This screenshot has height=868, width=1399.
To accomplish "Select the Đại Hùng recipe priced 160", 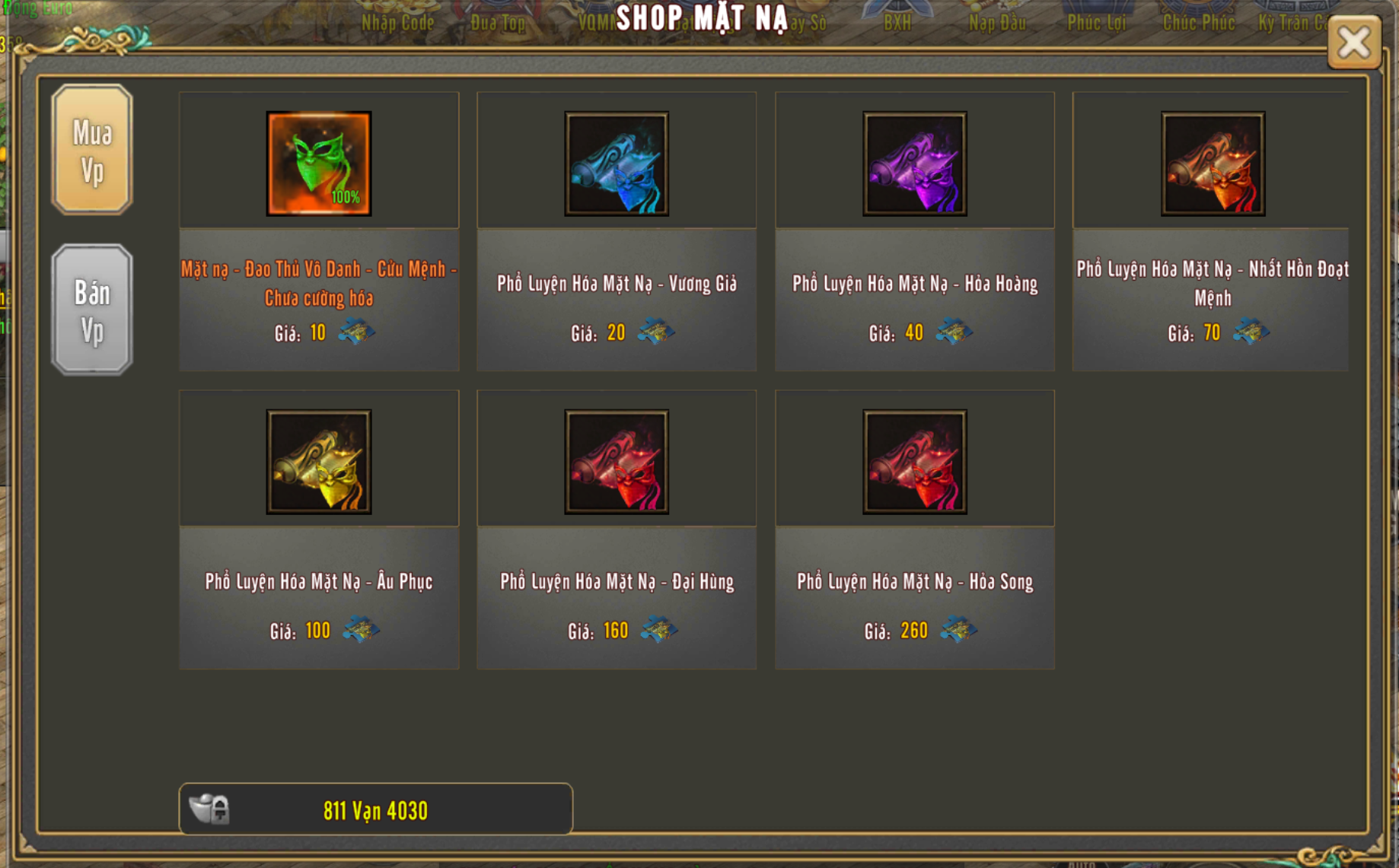I will coord(617,462).
